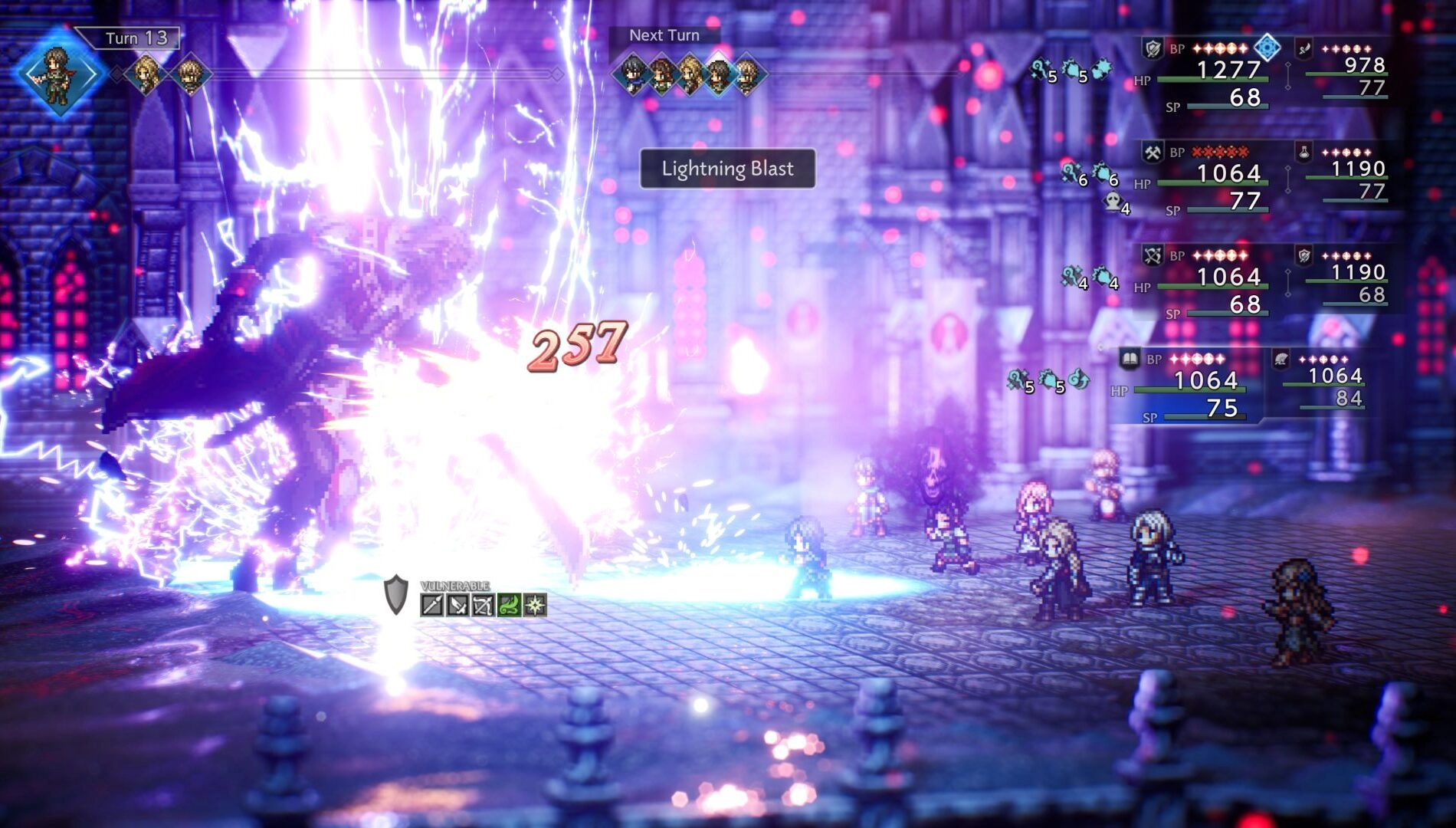Click the bow weakness icon
This screenshot has width=1456, height=828.
pyautogui.click(x=483, y=606)
